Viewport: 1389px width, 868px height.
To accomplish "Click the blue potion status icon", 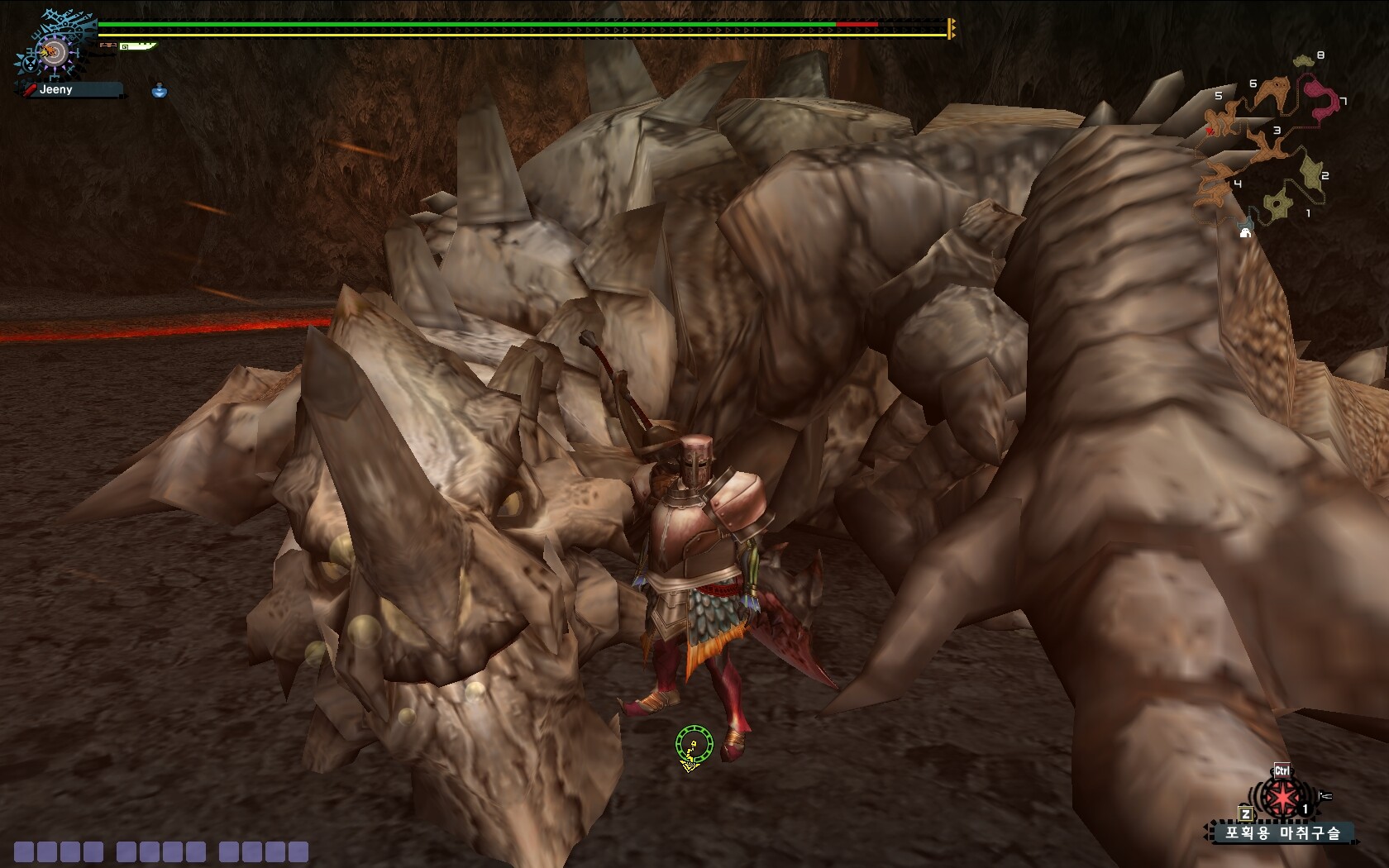I will tap(160, 90).
